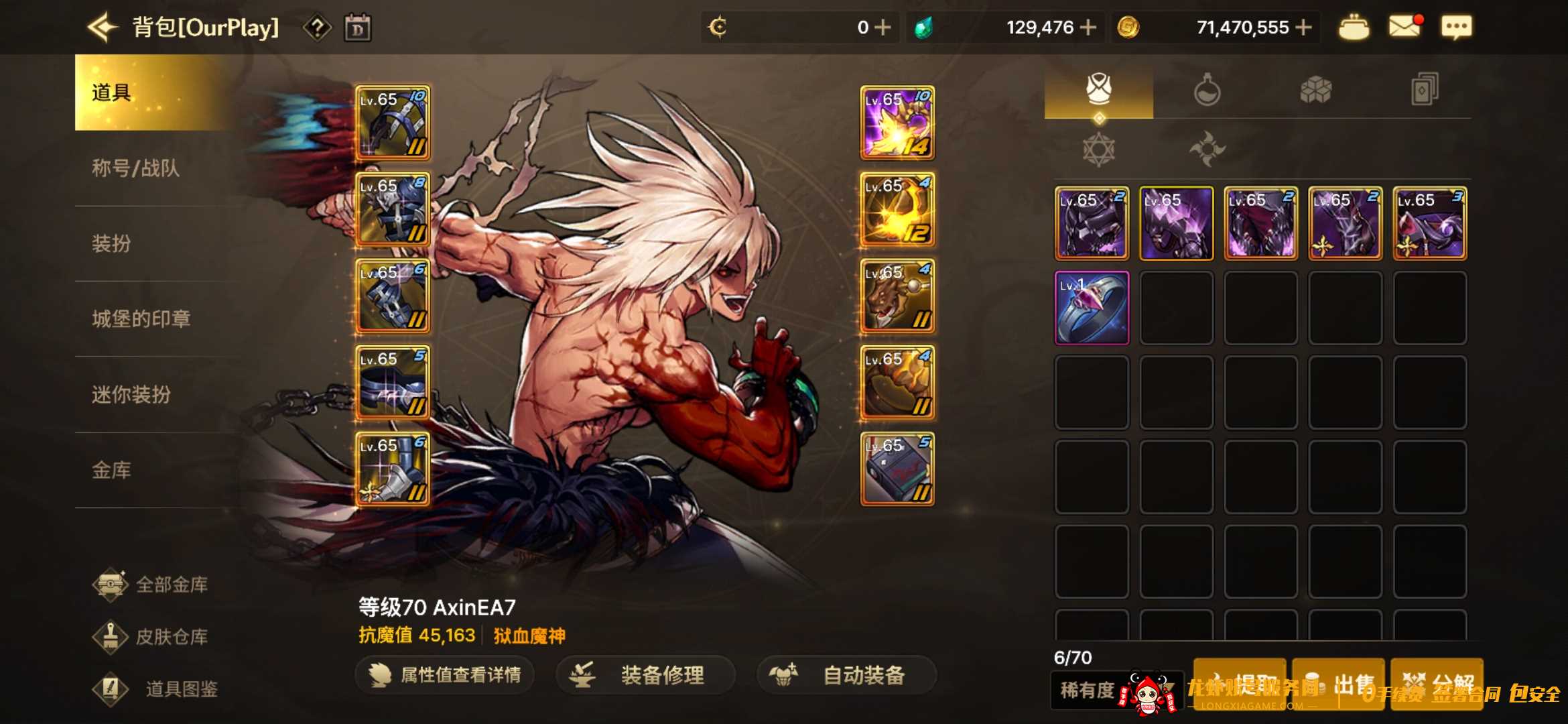Screen dimensions: 1568x724
Task: Switch to the 金库 section
Action: pos(112,471)
